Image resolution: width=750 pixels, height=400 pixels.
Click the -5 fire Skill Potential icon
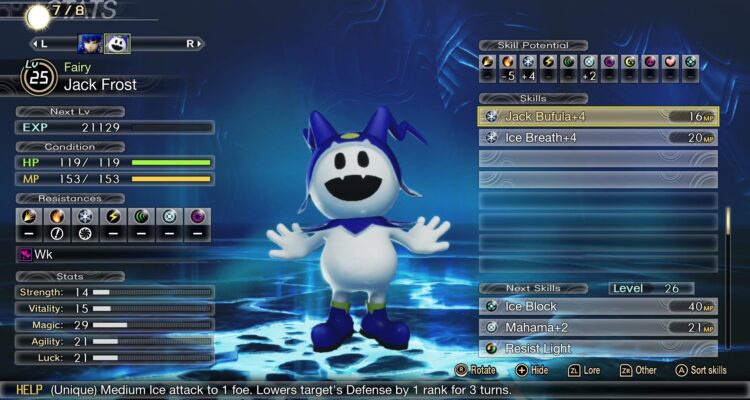[509, 62]
